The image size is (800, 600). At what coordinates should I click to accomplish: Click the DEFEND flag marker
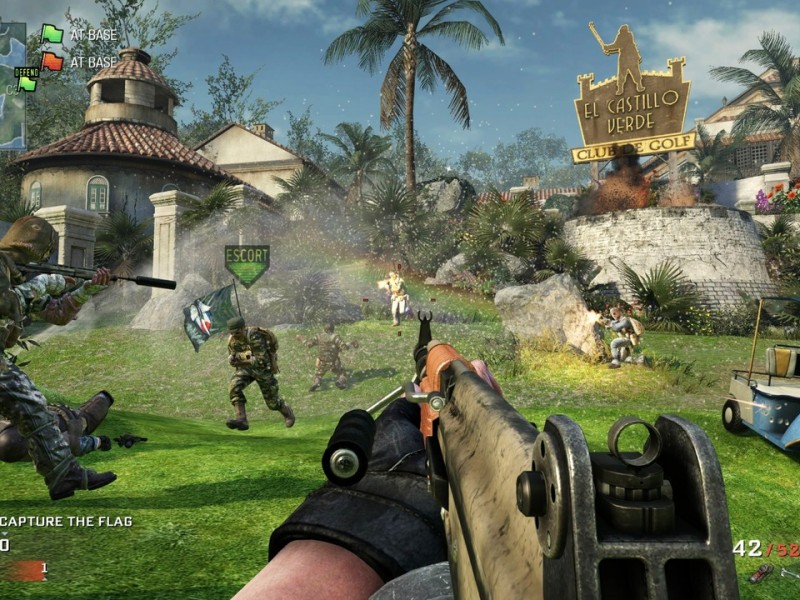[26, 78]
